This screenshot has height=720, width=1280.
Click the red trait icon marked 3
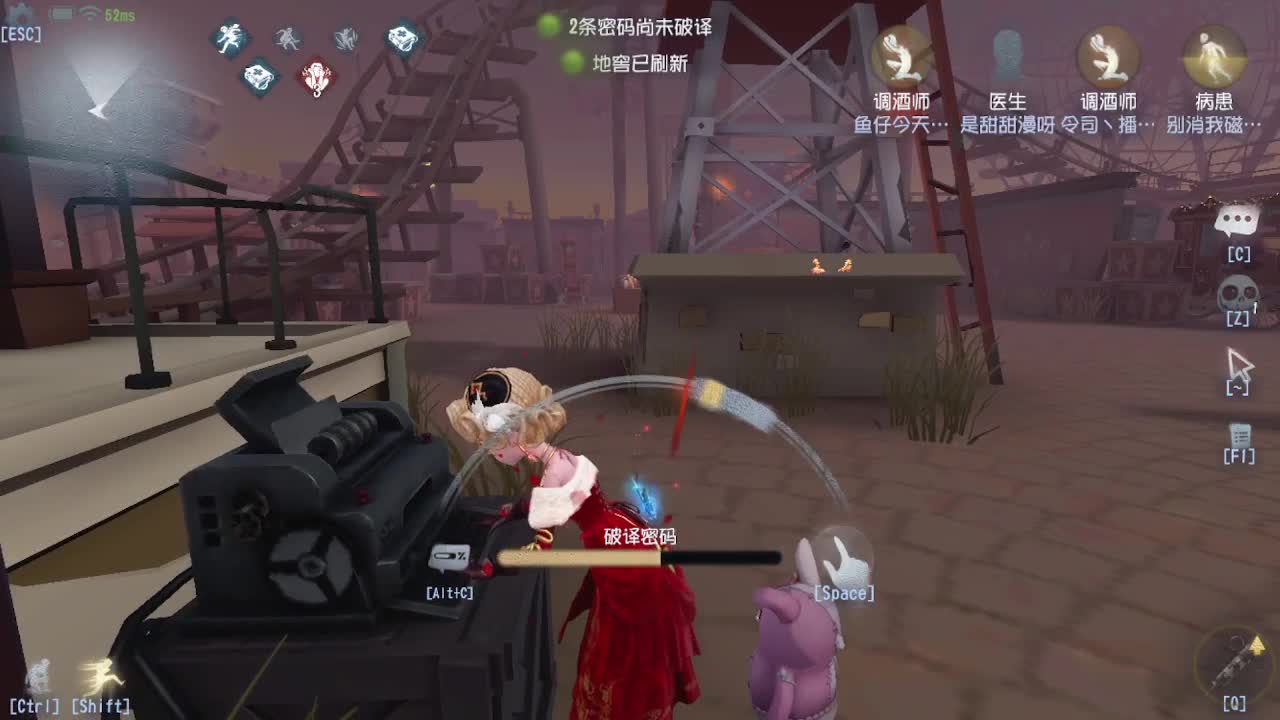[x=316, y=77]
